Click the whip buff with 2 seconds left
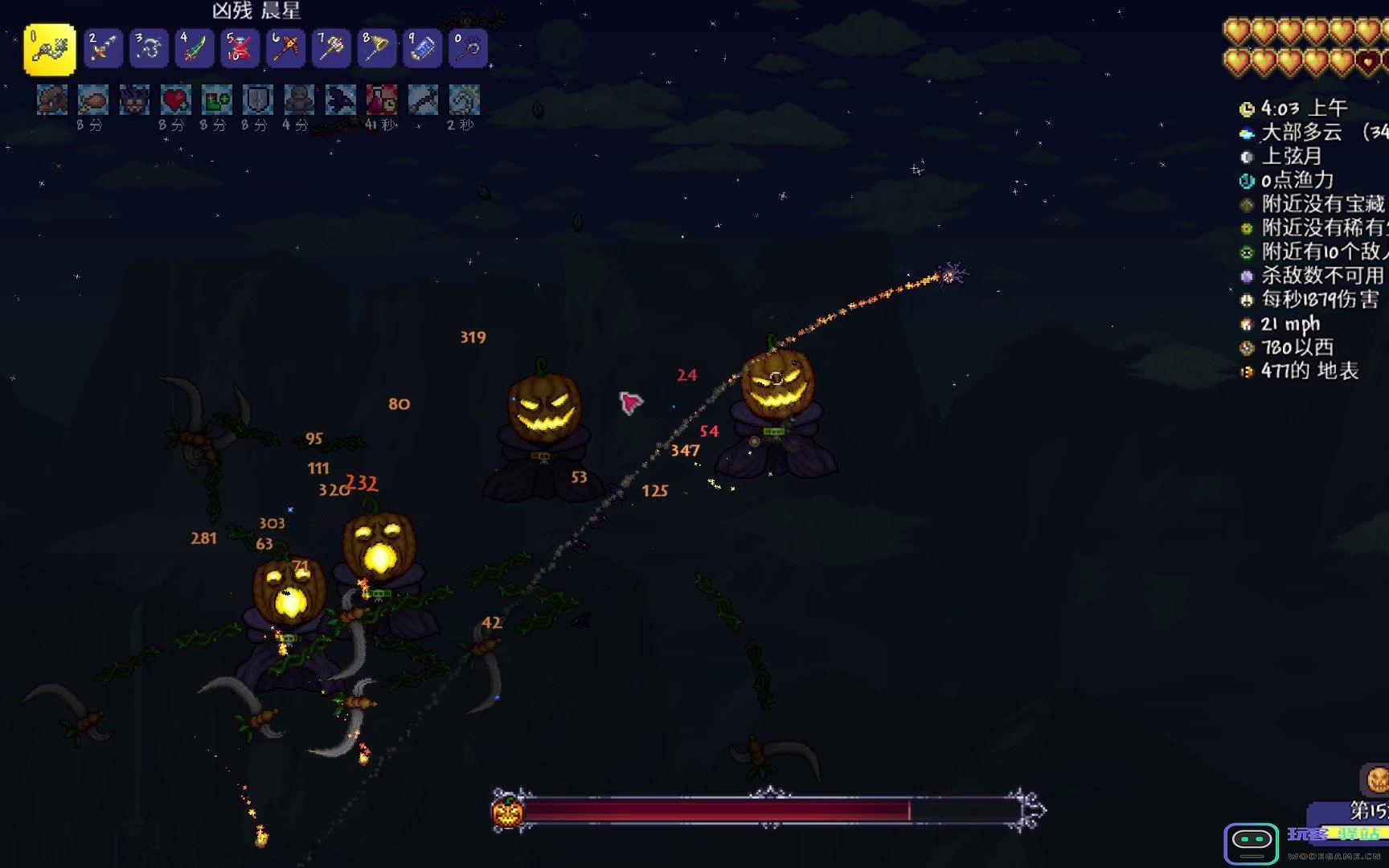The width and height of the screenshot is (1389, 868). [464, 100]
